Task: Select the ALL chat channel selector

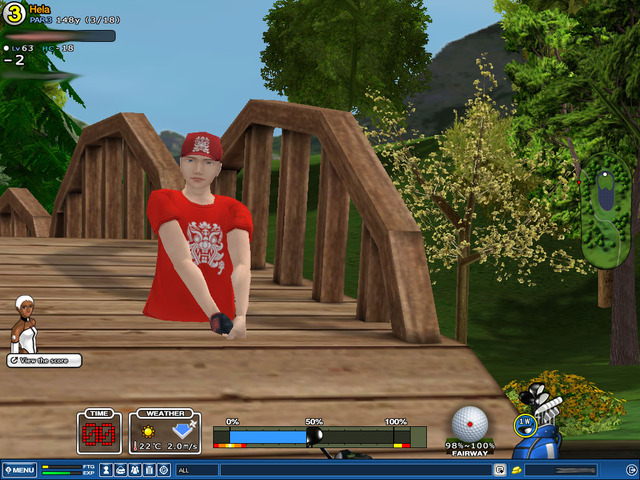Action: tap(196, 470)
